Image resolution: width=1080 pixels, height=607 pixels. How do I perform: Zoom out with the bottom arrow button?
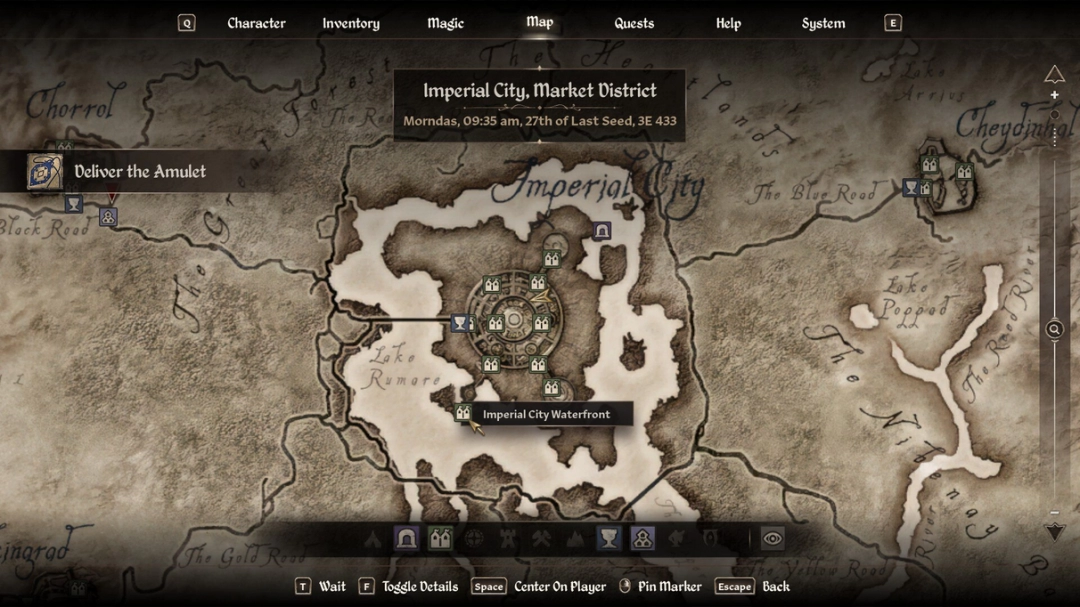tap(1054, 533)
